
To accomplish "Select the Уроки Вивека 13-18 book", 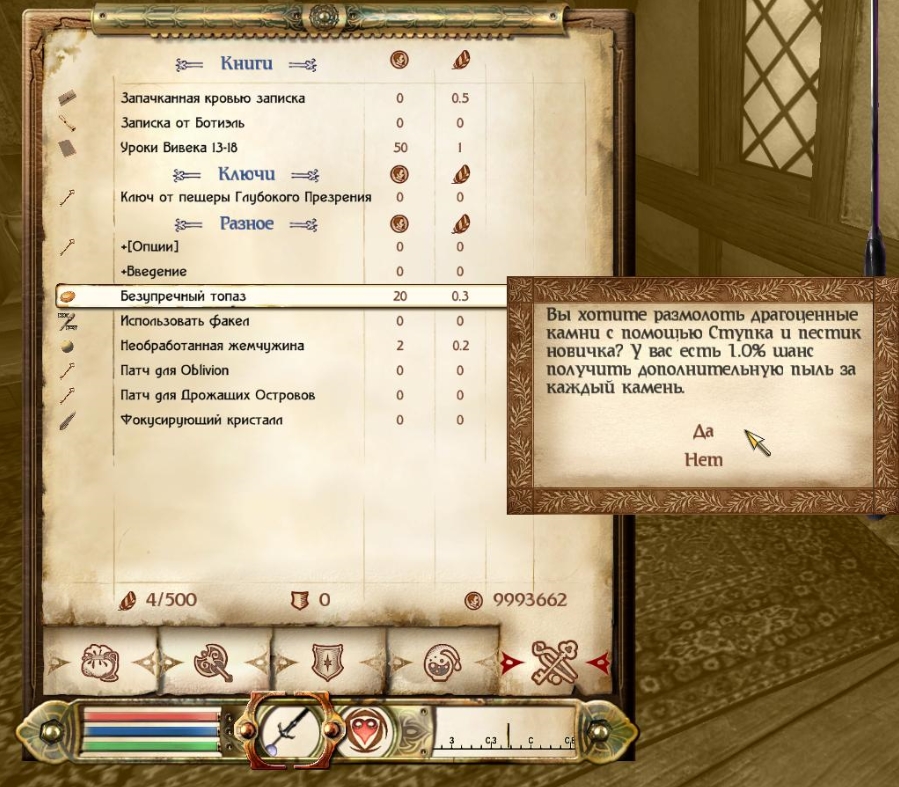I will 180,148.
